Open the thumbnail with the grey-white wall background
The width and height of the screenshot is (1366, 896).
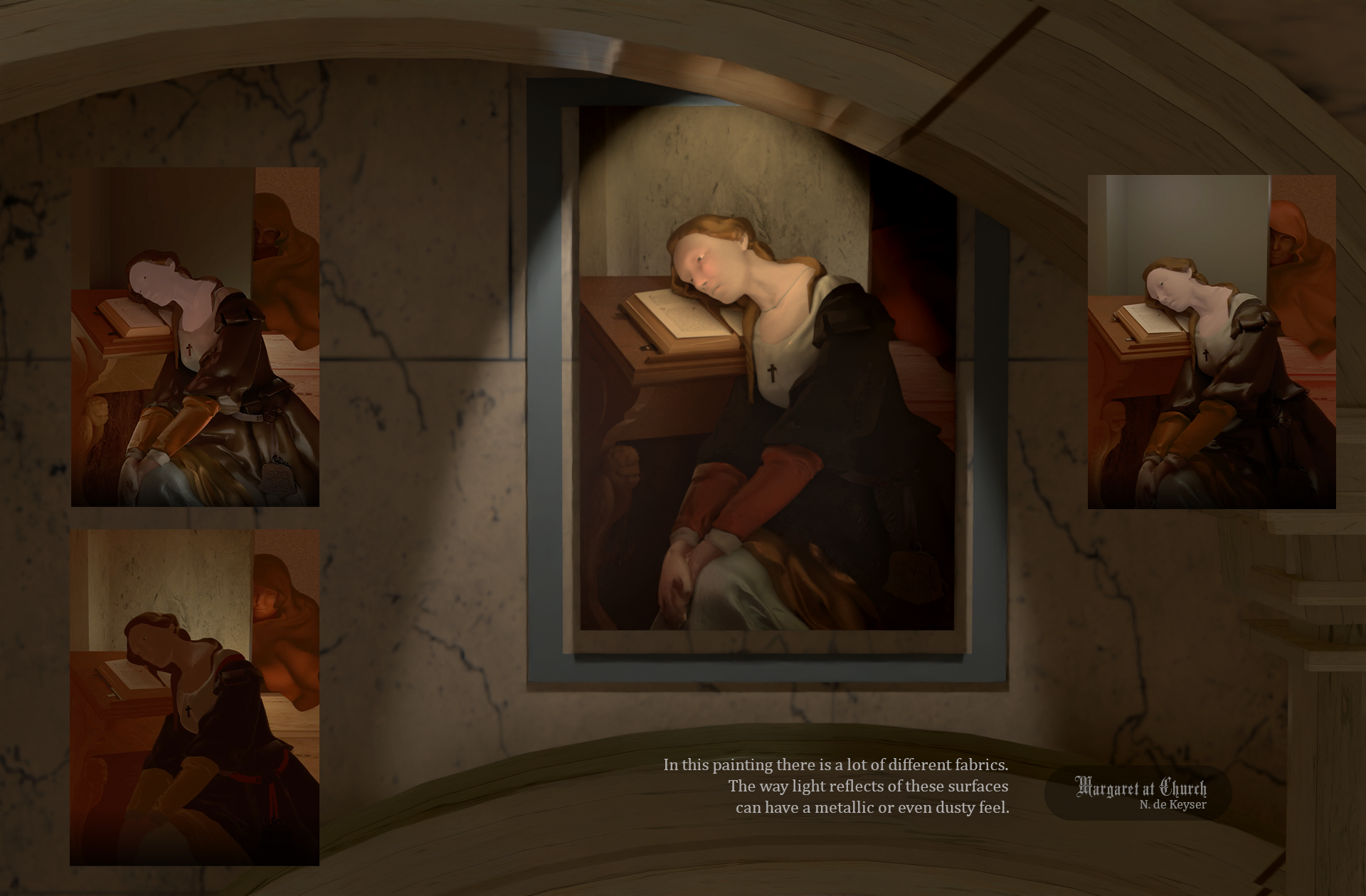(1211, 341)
